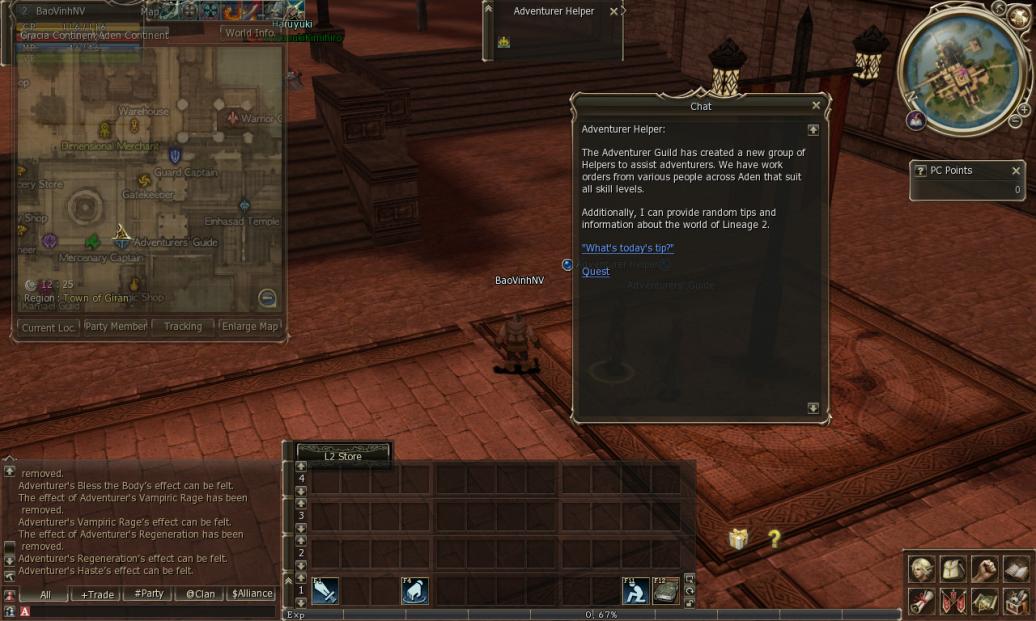Open the map Tracking option

183,327
